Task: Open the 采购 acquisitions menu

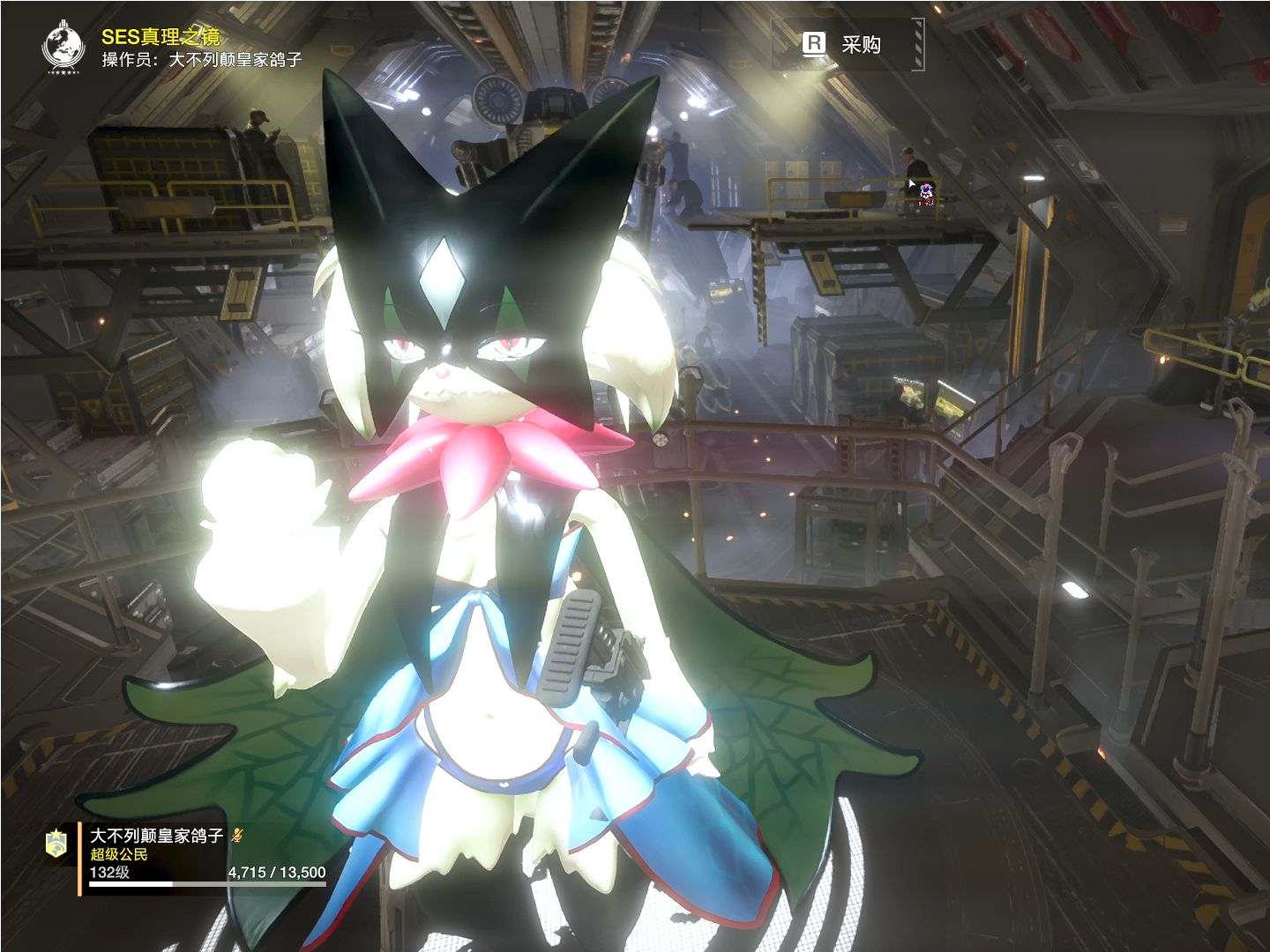Action: pyautogui.click(x=846, y=44)
